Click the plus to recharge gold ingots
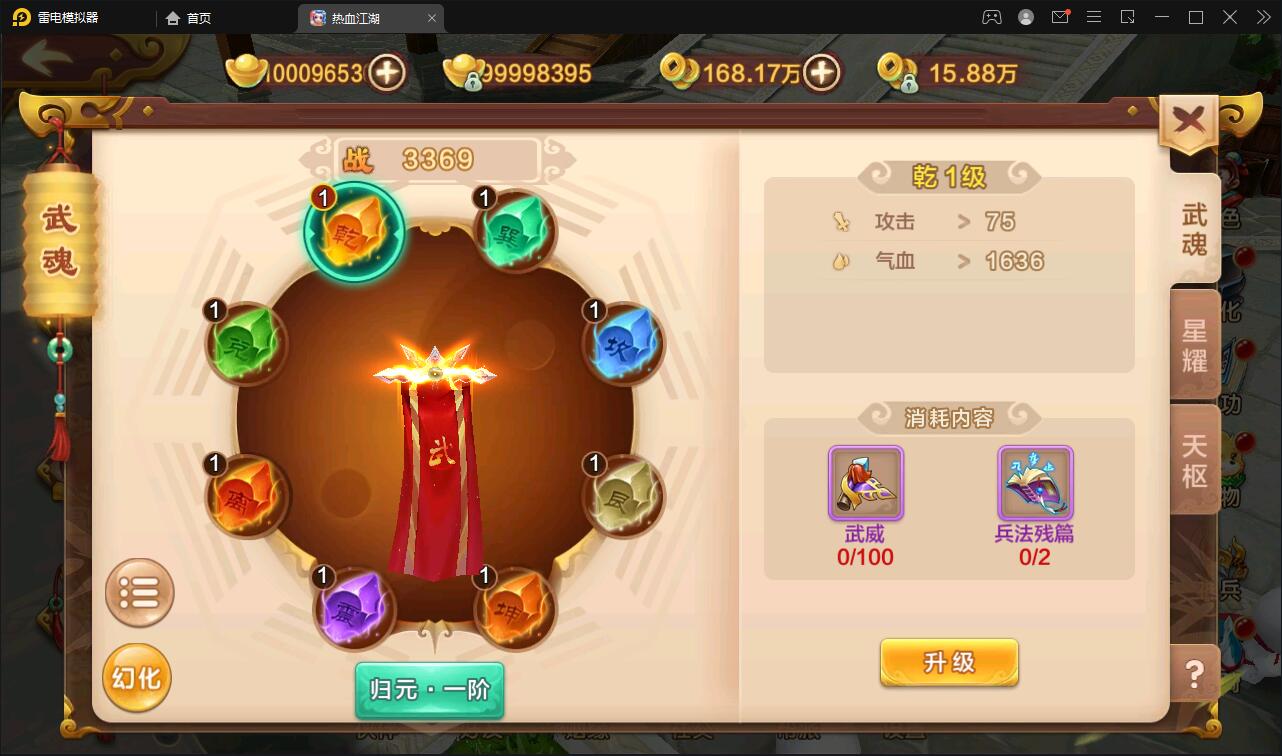Image resolution: width=1282 pixels, height=756 pixels. [x=389, y=72]
